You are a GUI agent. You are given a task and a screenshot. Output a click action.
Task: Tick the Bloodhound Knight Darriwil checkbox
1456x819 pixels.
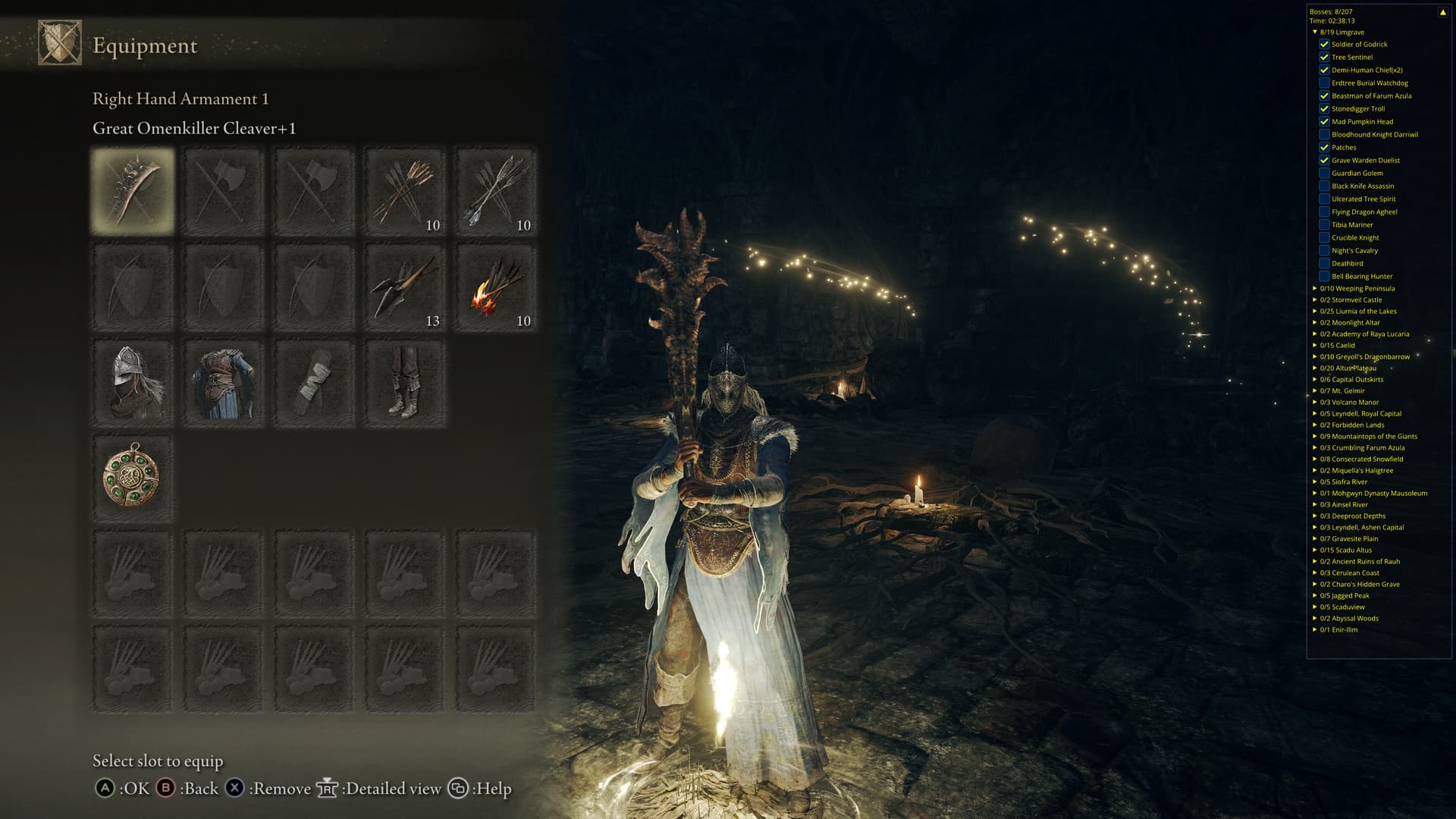[x=1324, y=134]
